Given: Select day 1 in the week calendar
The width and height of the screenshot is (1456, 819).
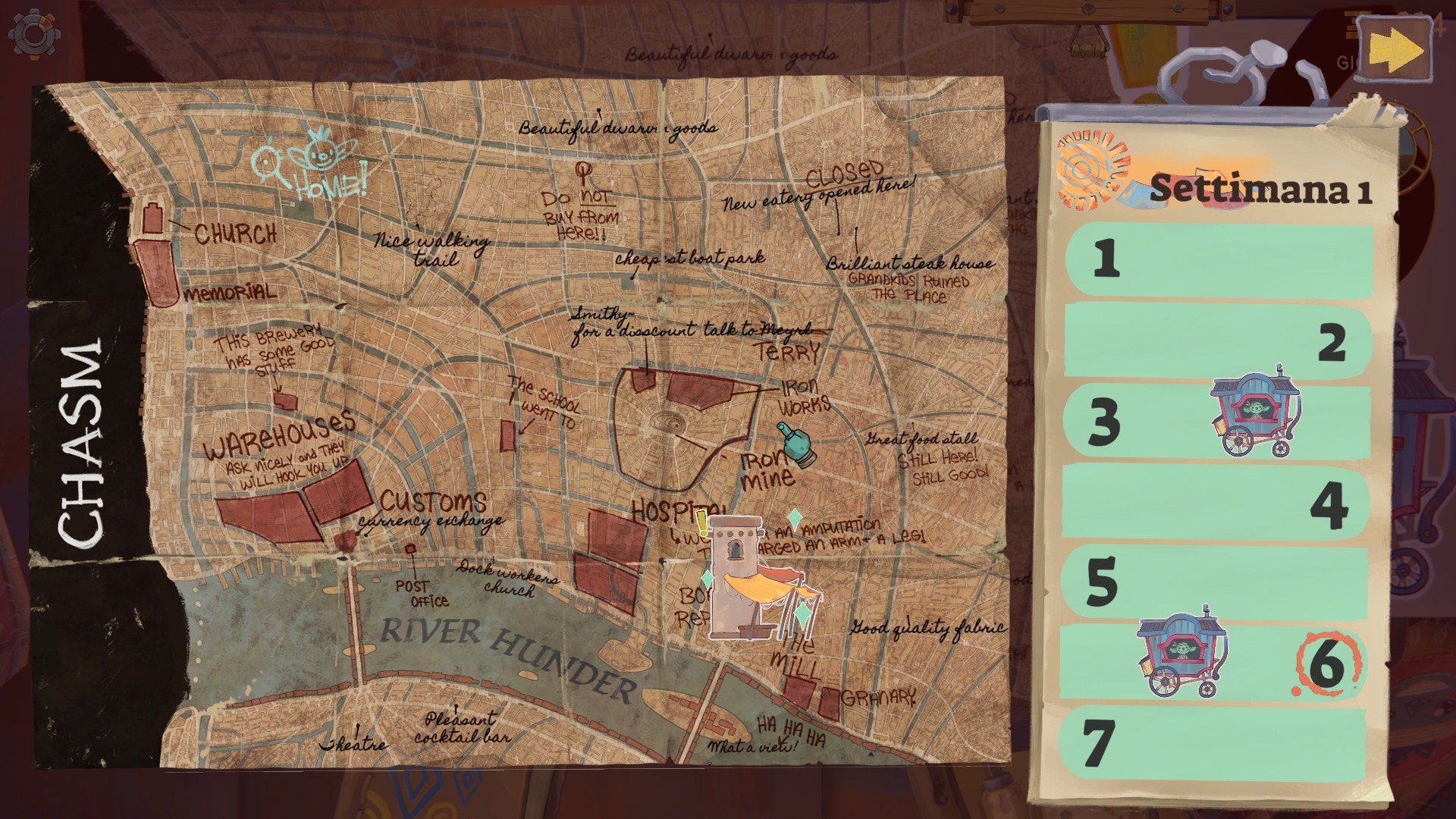Looking at the screenshot, I should point(1218,259).
